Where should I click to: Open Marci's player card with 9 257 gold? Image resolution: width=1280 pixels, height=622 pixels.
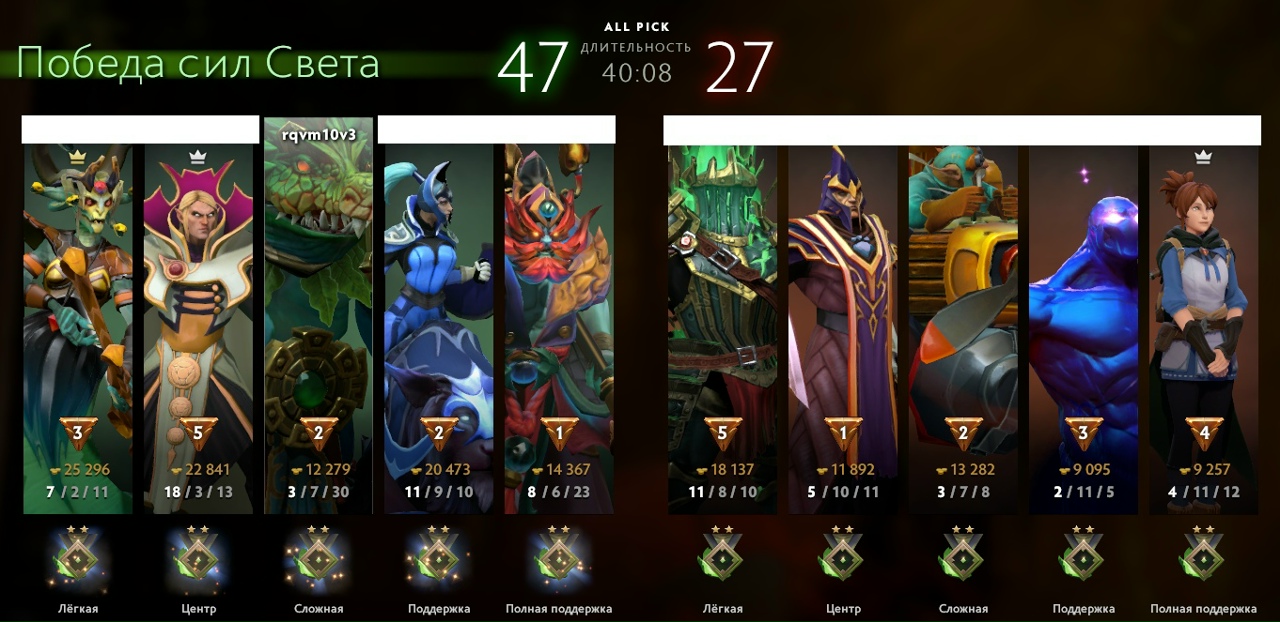1203,320
